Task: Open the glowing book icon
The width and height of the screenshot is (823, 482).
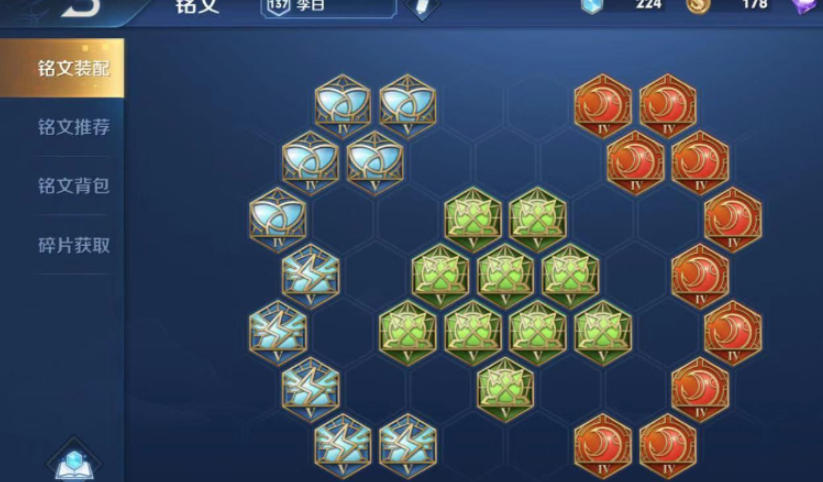Action: click(74, 462)
